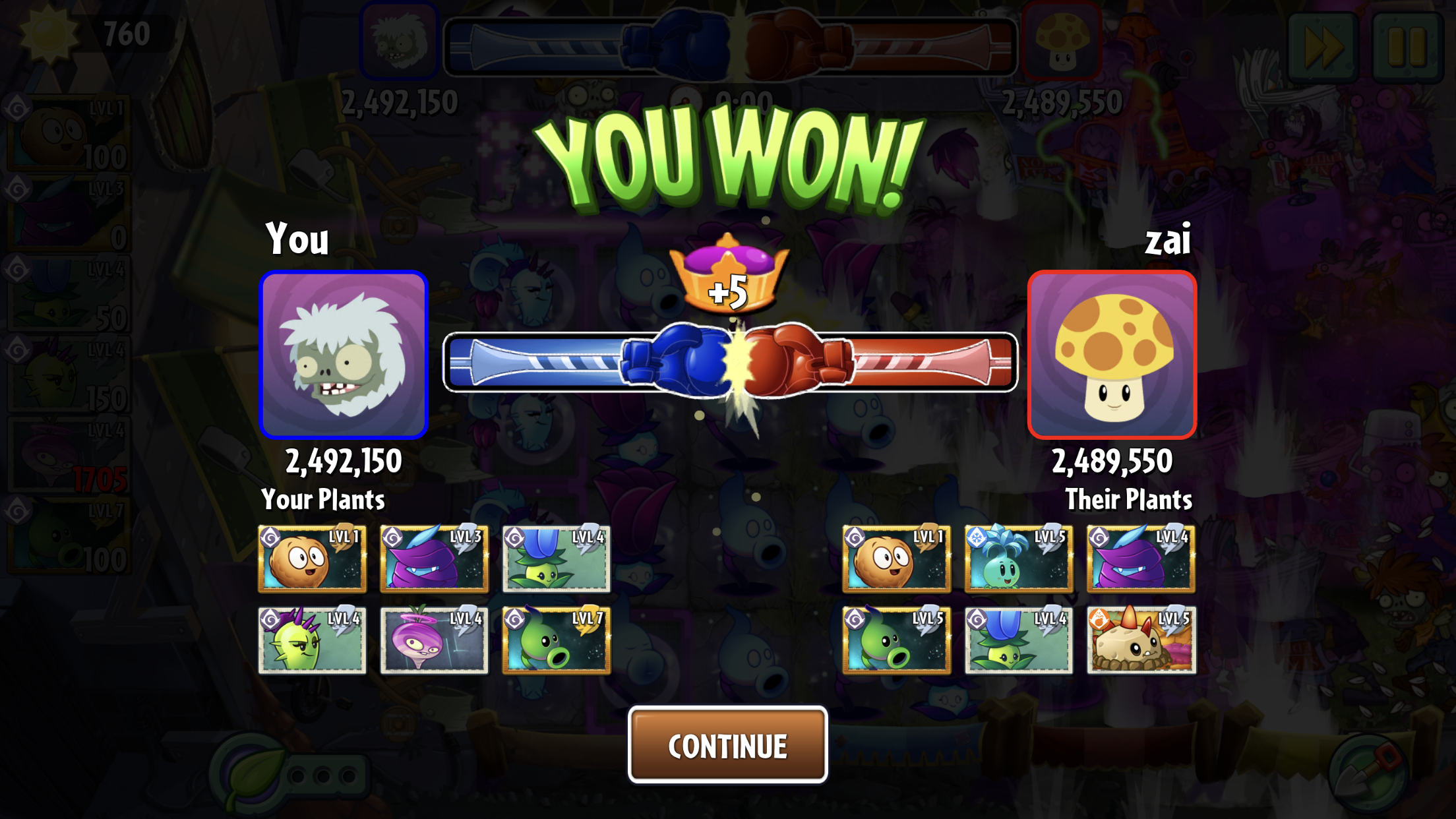Select your zombie yeti avatar portrait
This screenshot has height=819, width=1456.
point(344,355)
